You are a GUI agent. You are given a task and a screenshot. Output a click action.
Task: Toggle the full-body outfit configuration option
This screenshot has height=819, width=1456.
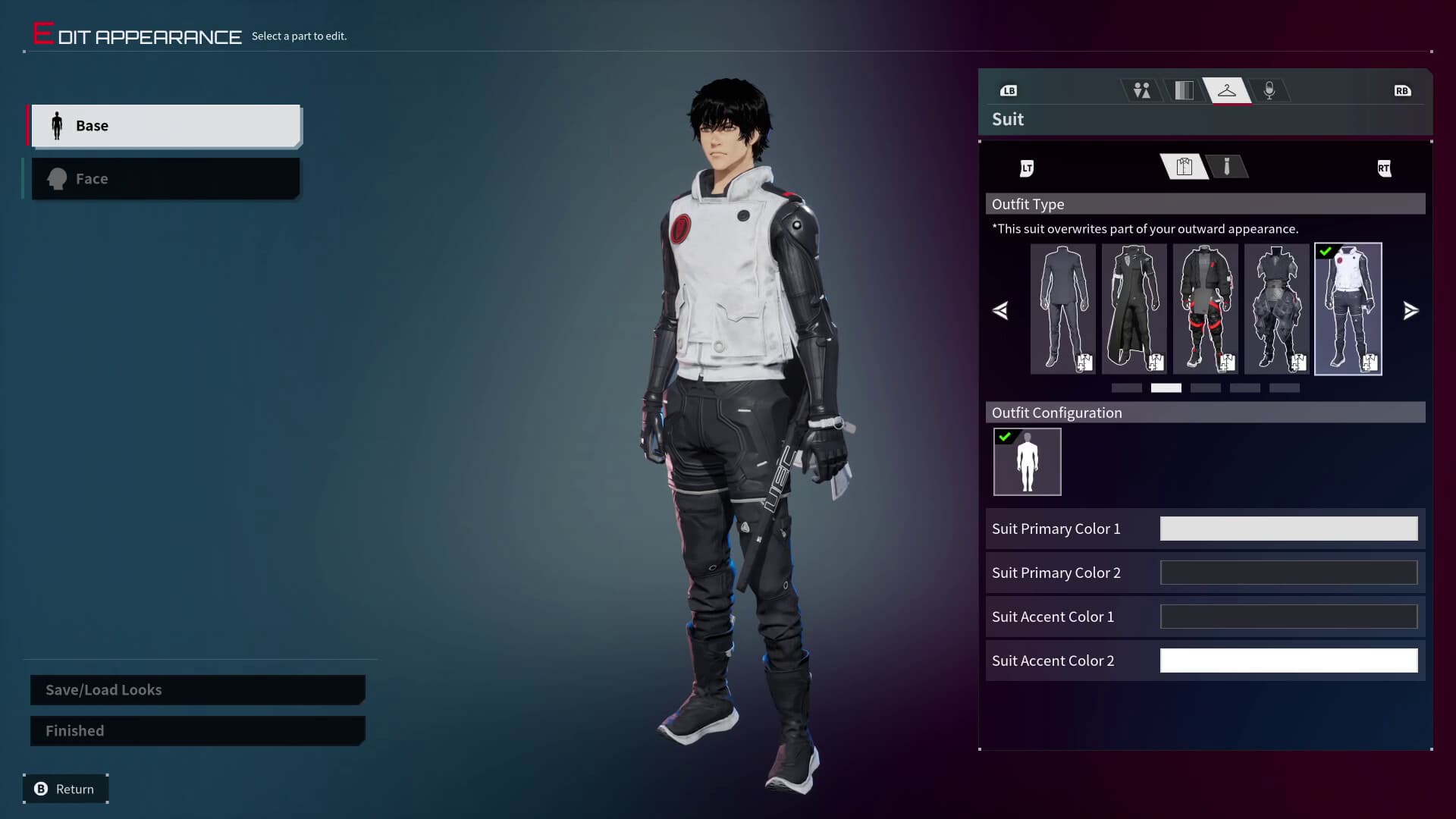1027,461
